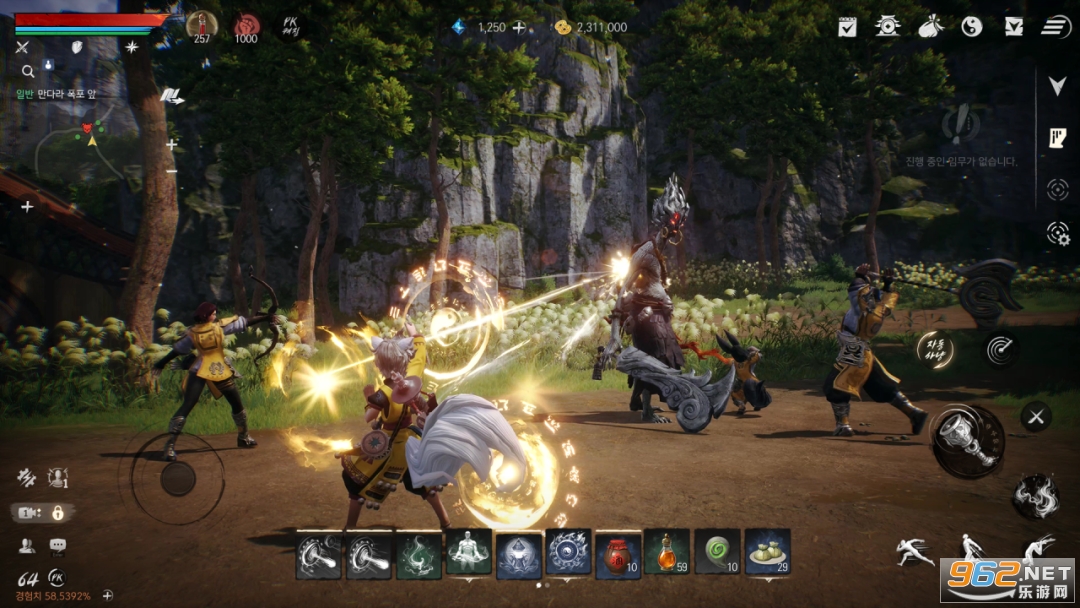The image size is (1080, 608).
Task: Open the checklist calendar icon
Action: click(x=847, y=27)
